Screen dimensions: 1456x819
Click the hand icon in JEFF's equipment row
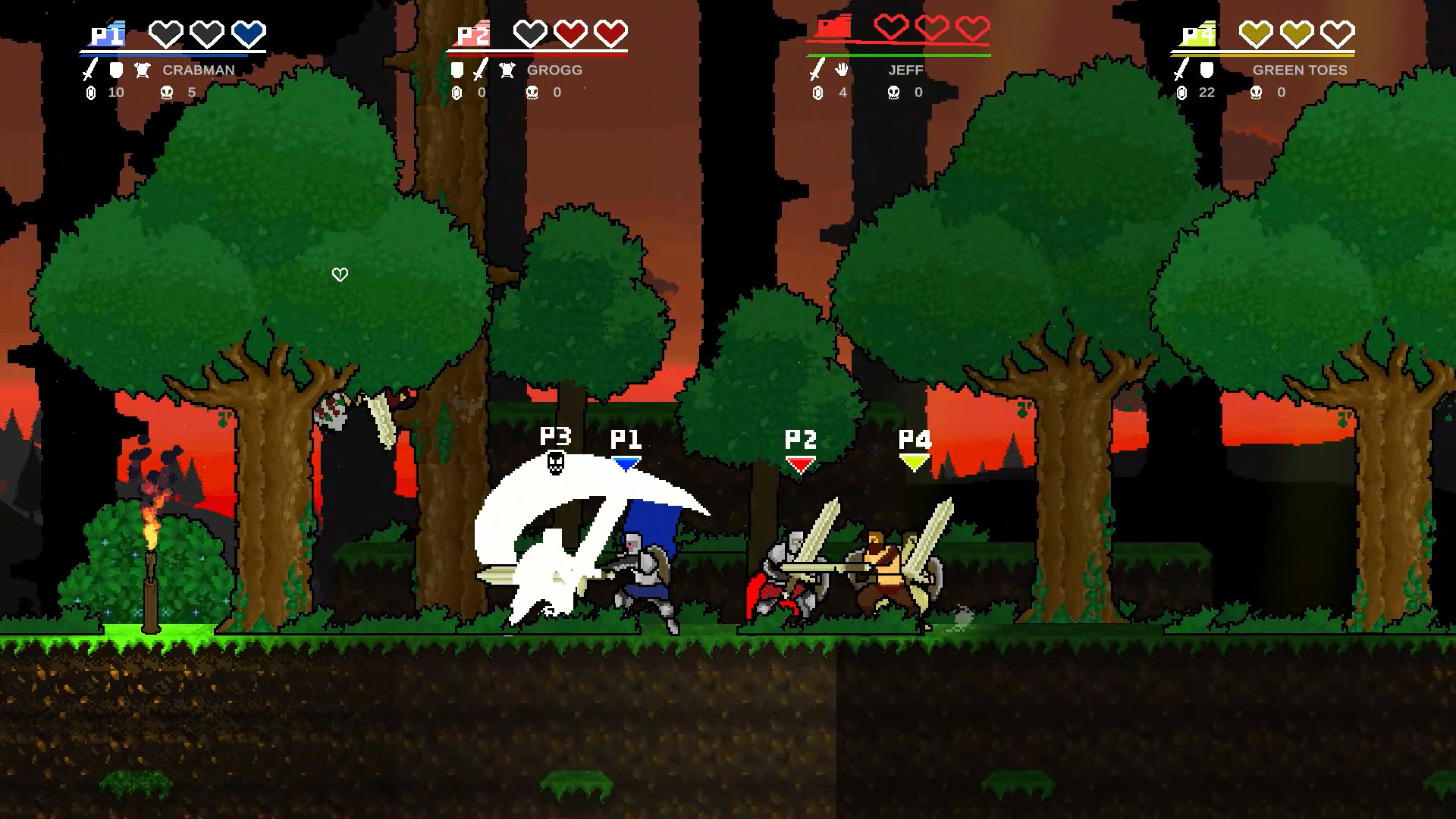(843, 71)
